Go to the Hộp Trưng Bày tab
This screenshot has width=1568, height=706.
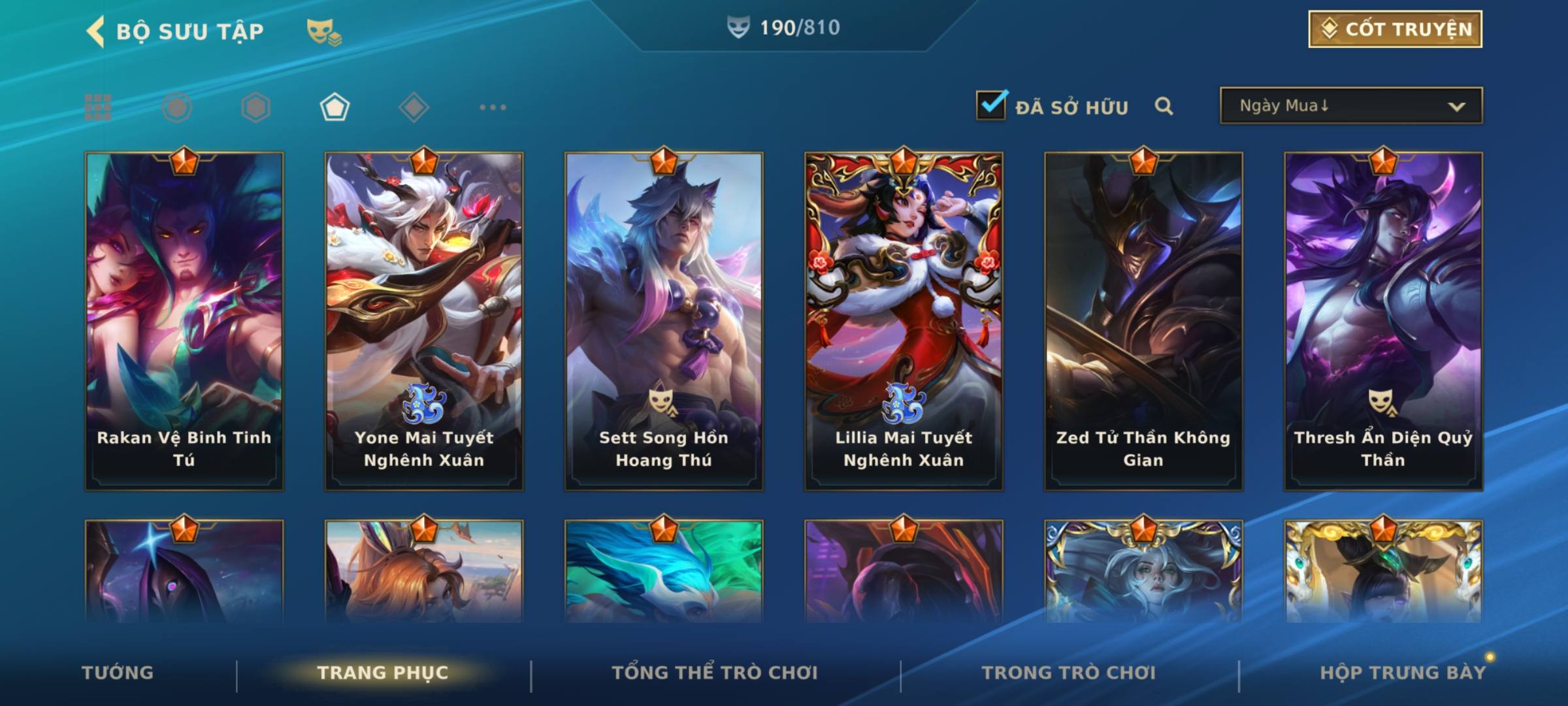[x=1402, y=673]
